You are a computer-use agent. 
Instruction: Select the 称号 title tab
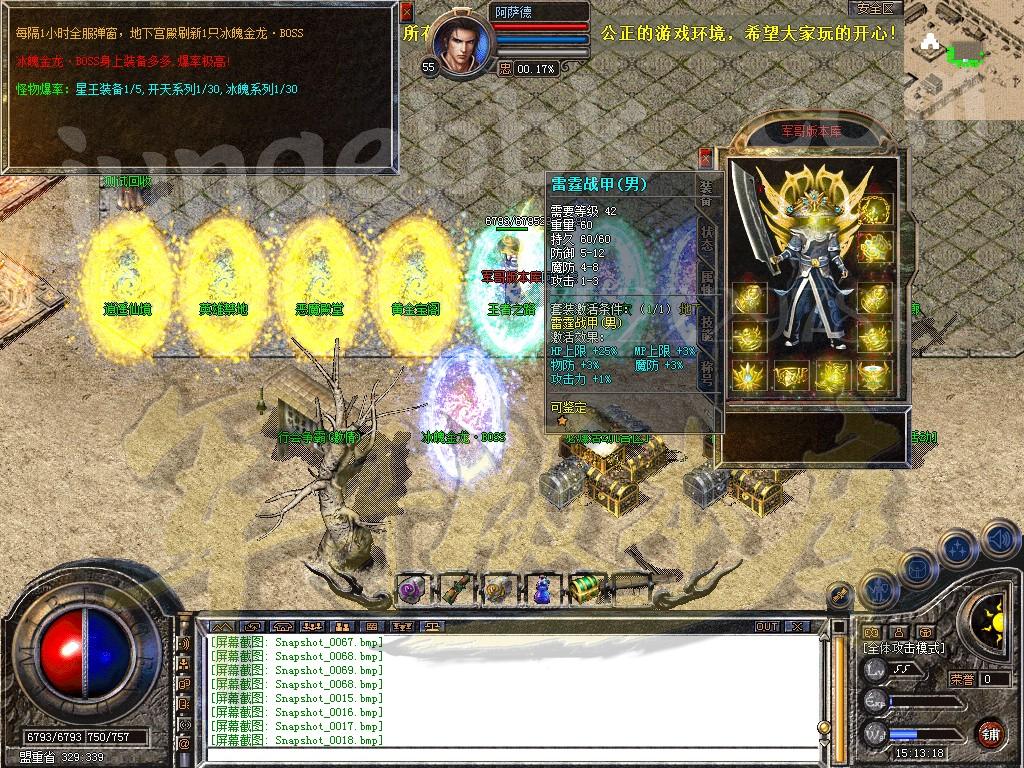[706, 372]
